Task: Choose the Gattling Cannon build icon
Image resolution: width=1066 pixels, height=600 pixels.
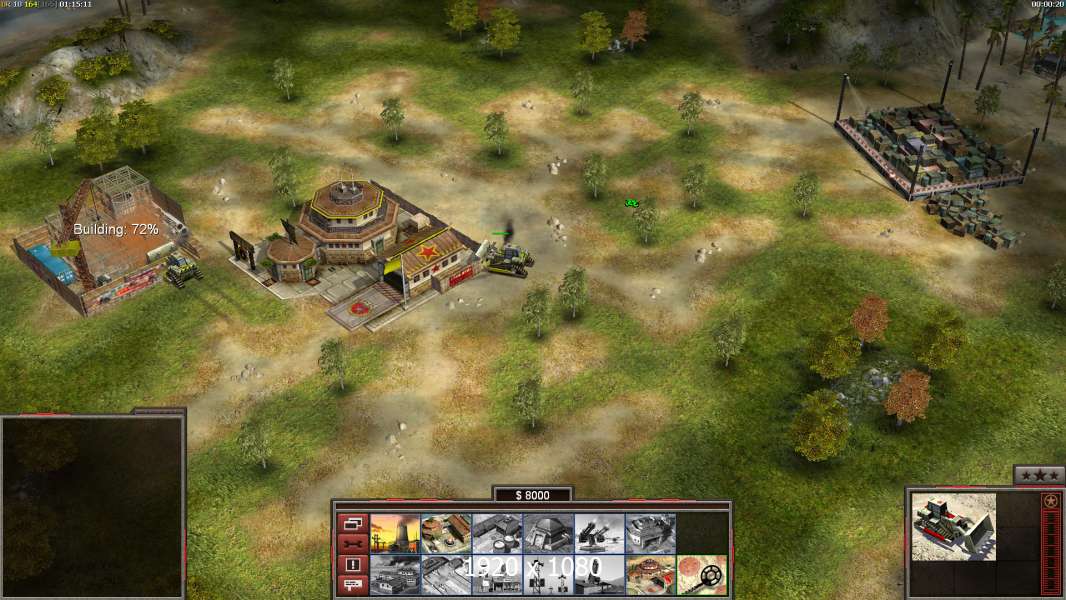Action: click(599, 534)
